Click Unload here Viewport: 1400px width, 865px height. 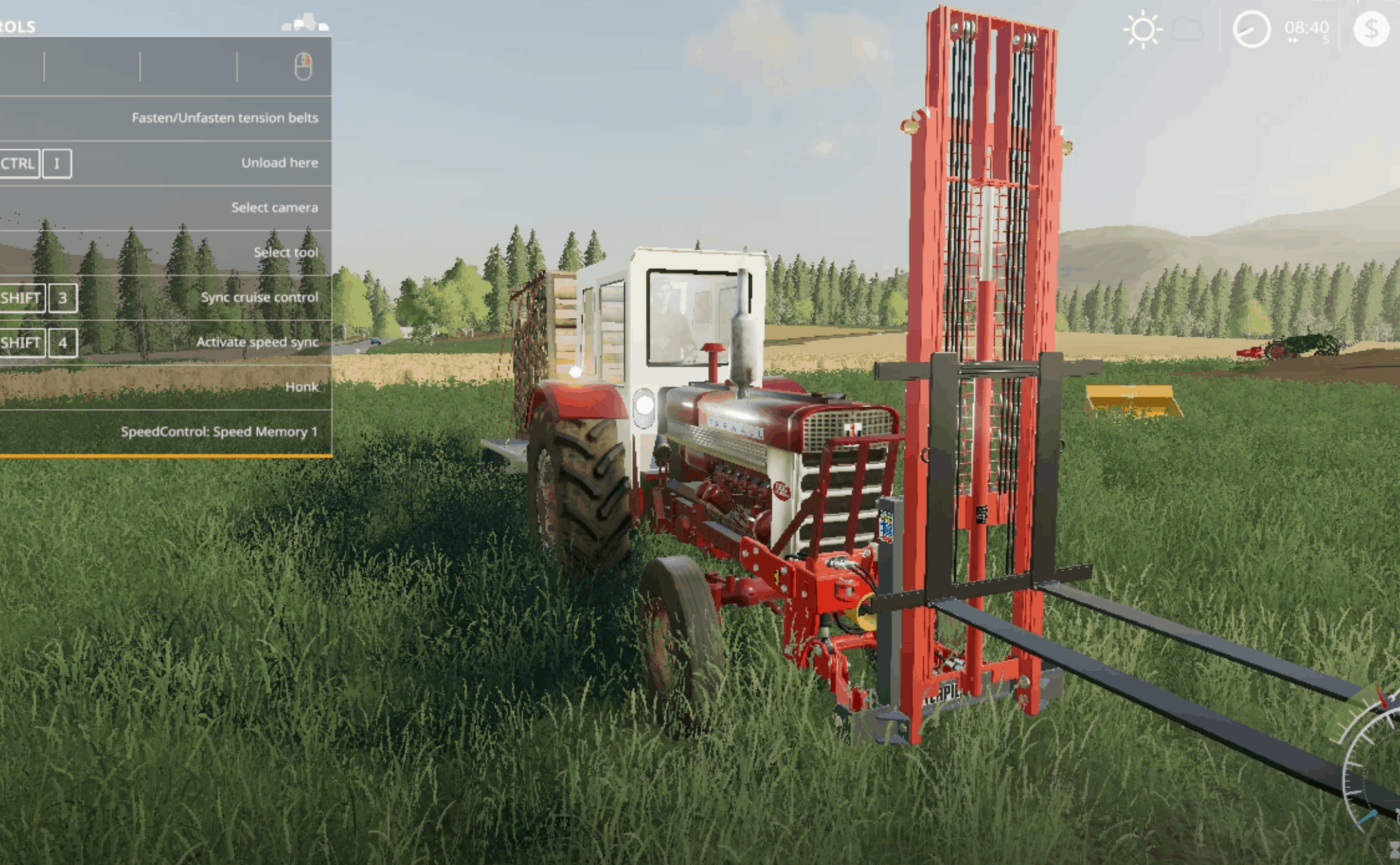(x=279, y=163)
